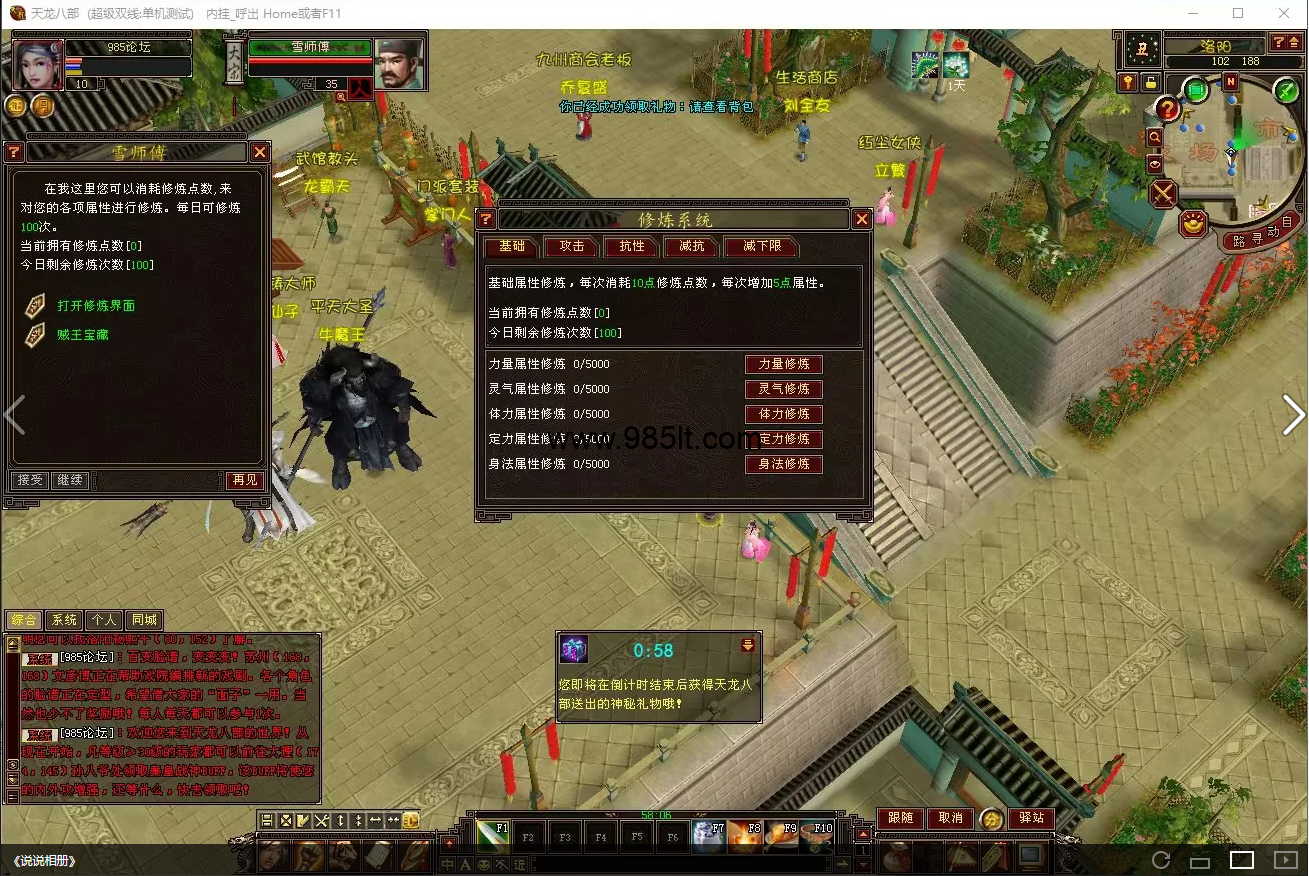Choose the 身法修炼 button

[x=784, y=464]
